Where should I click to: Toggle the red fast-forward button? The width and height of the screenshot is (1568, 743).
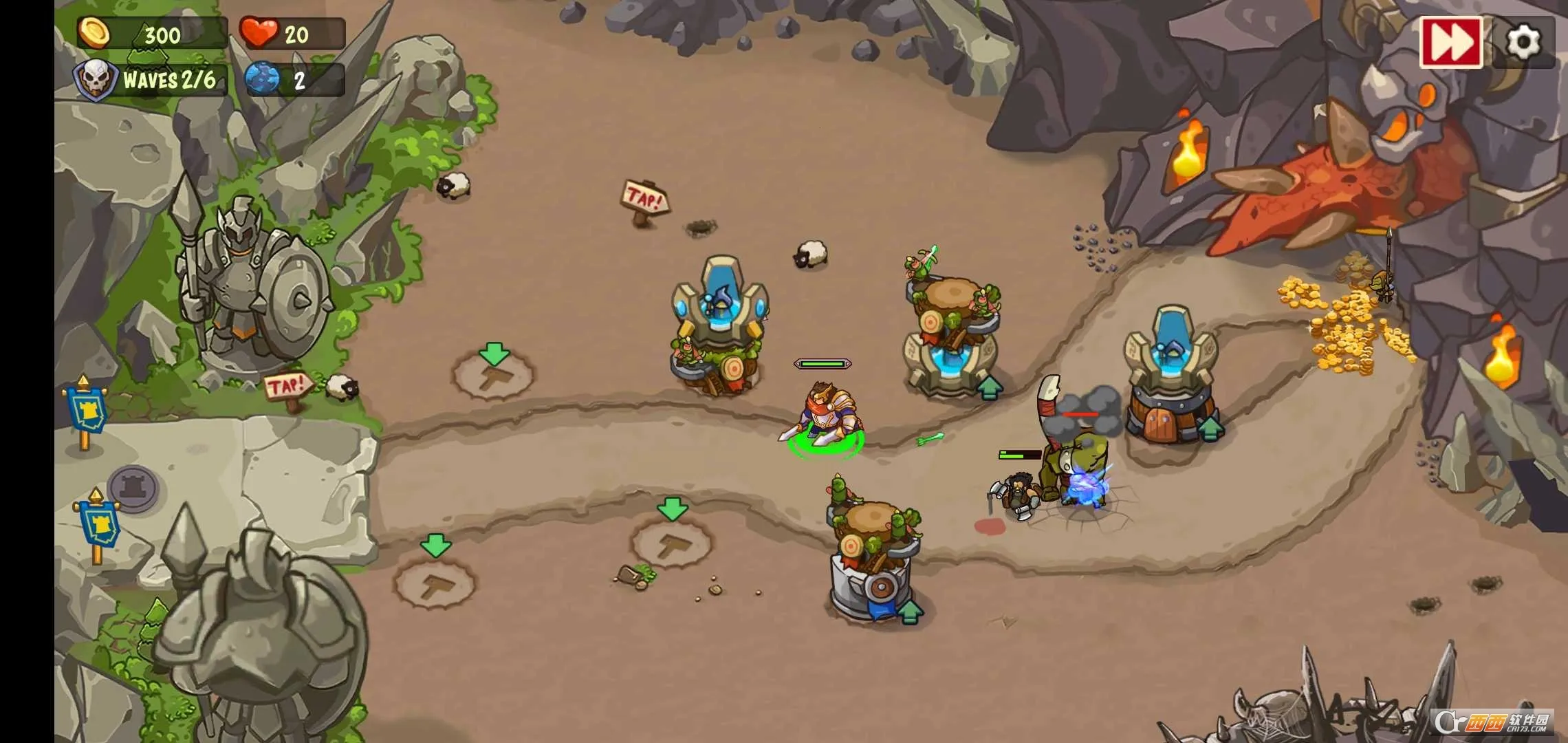(1450, 42)
